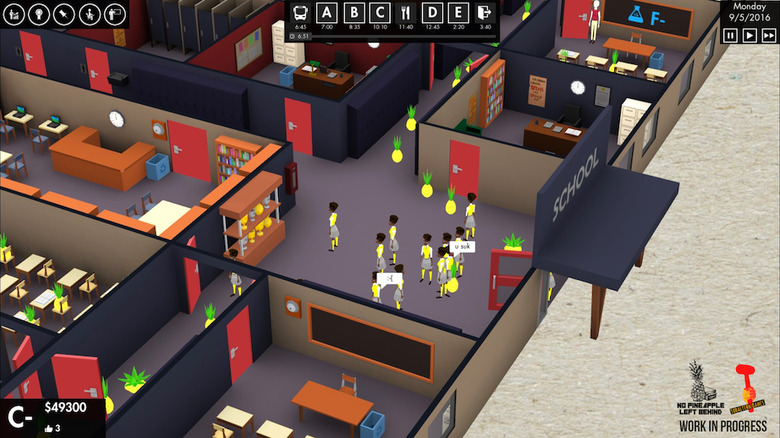Select period D in the schedule
Viewport: 780px width, 438px height.
433,14
